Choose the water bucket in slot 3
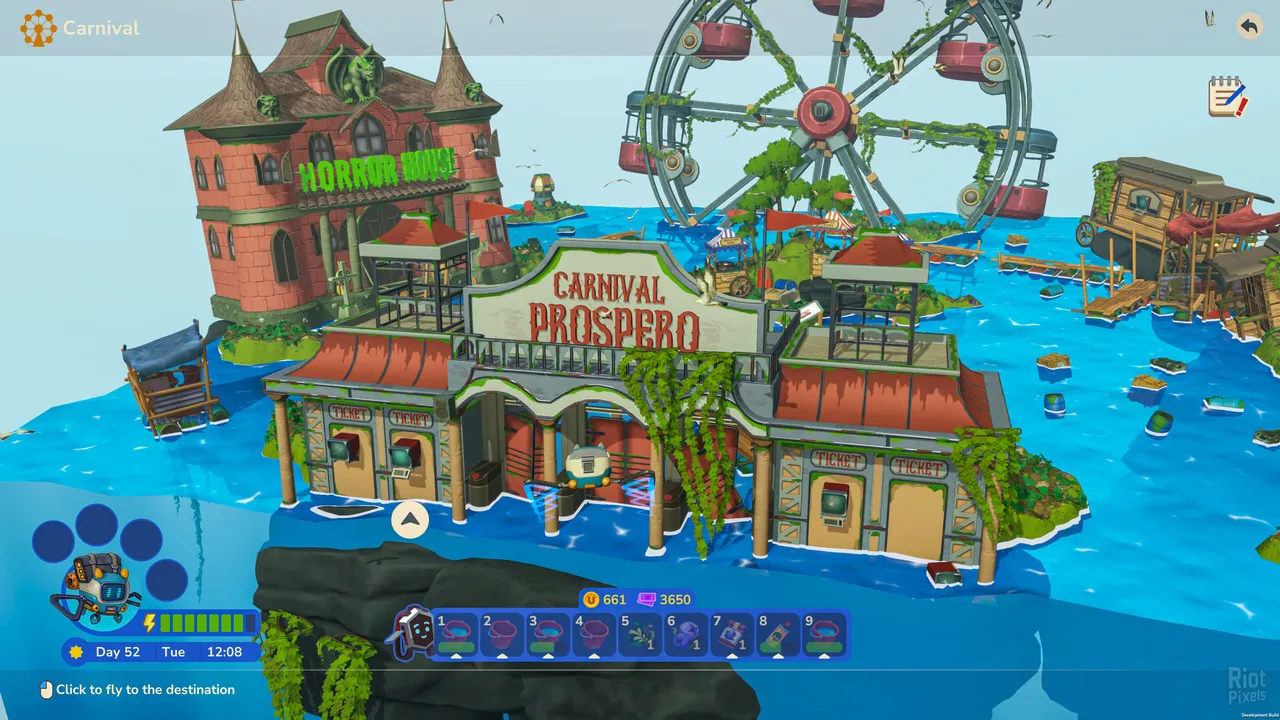Image resolution: width=1280 pixels, height=720 pixels. 548,635
